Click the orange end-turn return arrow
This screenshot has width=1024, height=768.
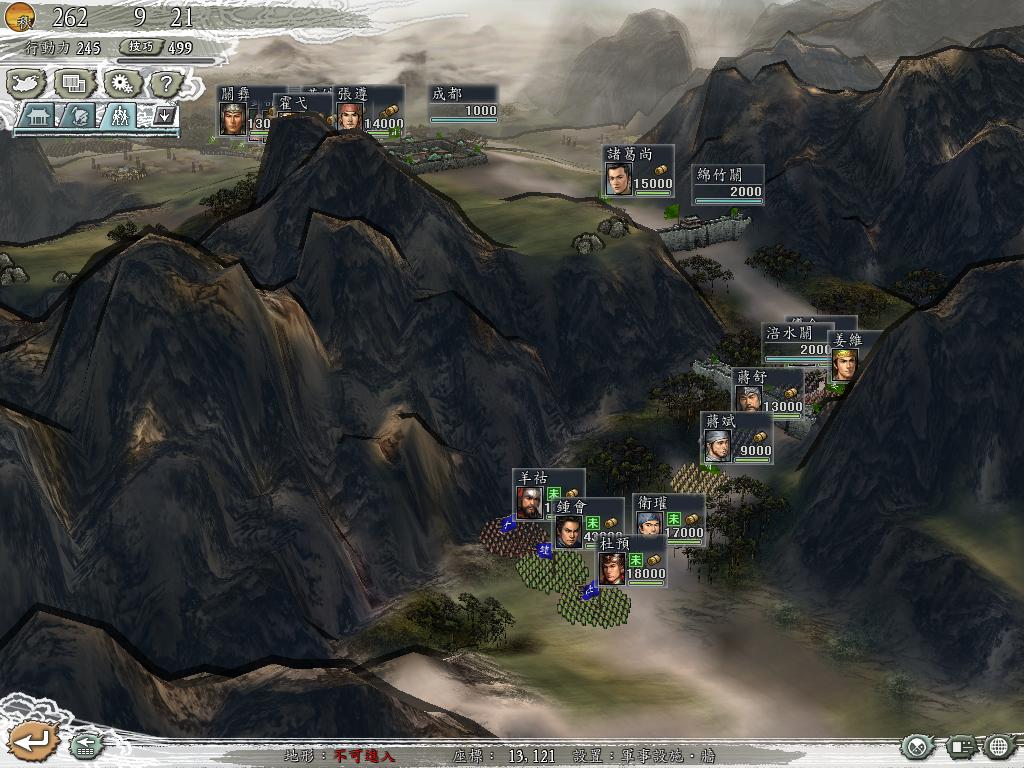pyautogui.click(x=31, y=741)
